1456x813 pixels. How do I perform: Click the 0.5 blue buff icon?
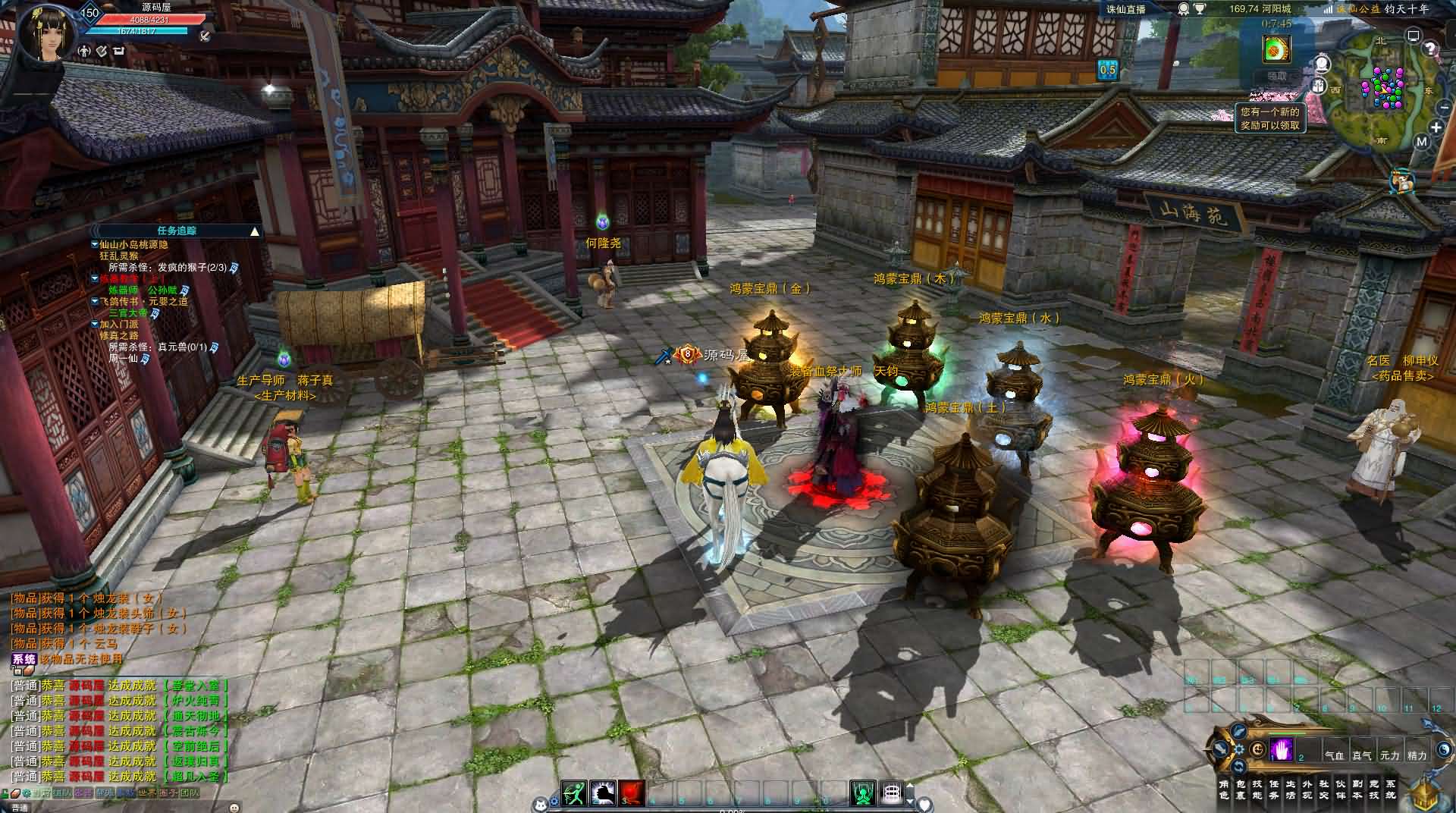point(1107,70)
